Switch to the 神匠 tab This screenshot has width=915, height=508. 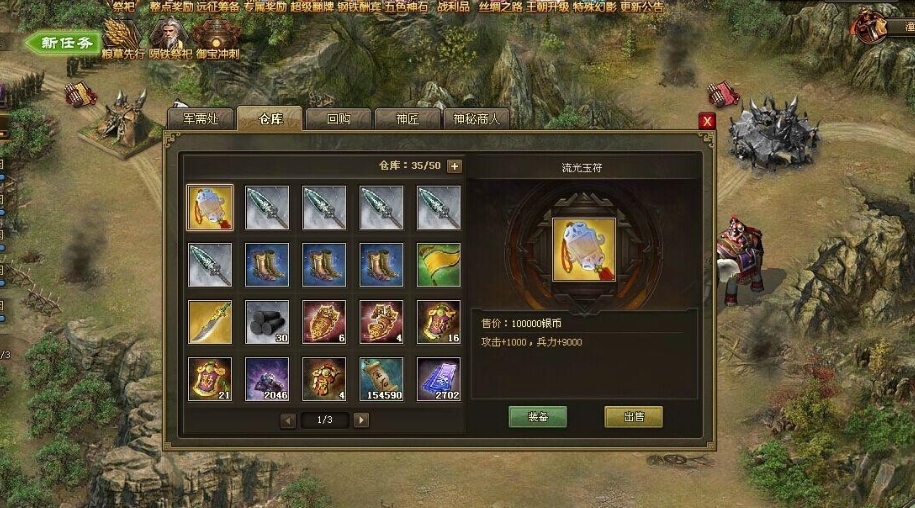click(406, 118)
